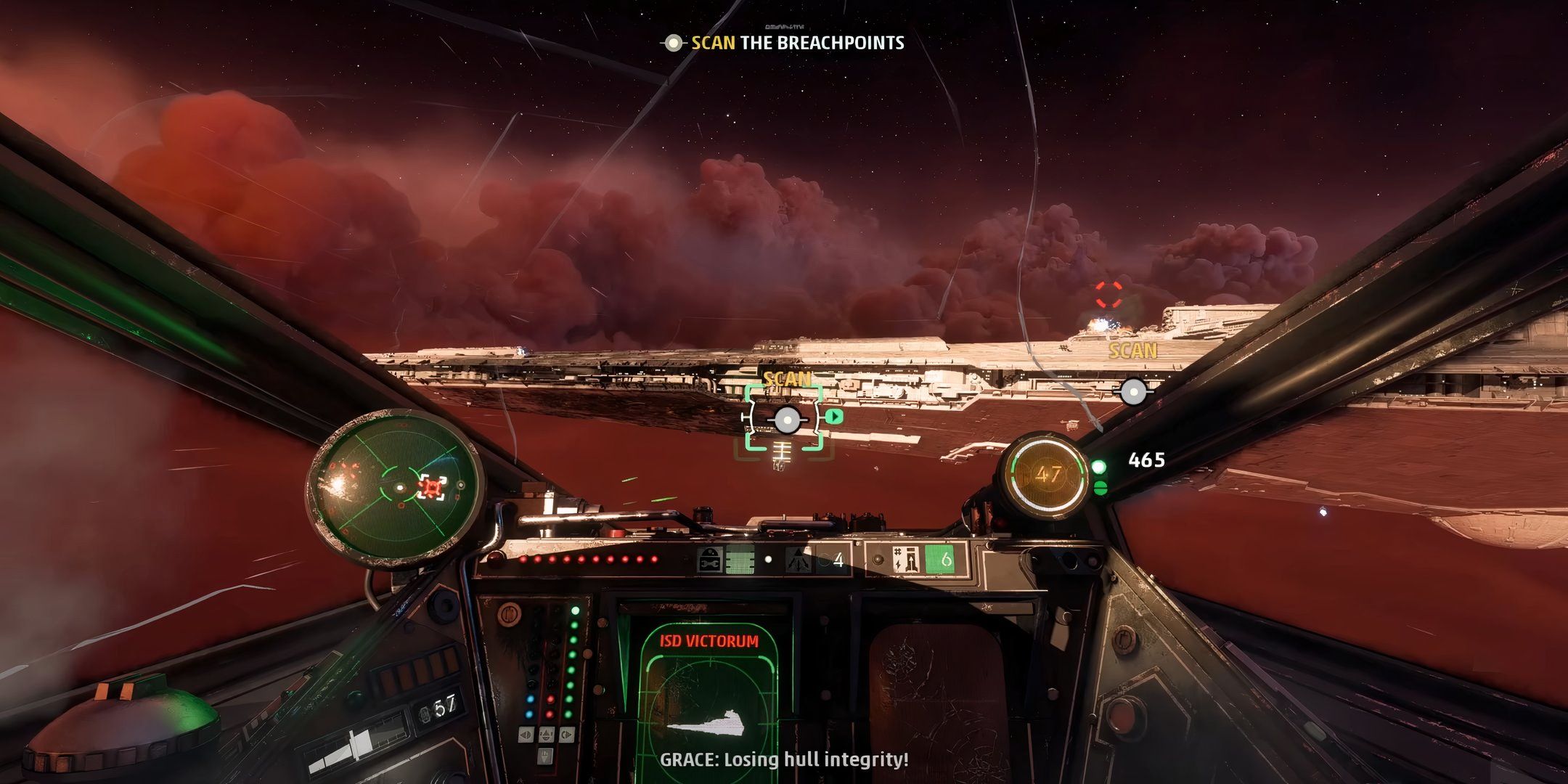Screen dimensions: 1568x784
Task: Activate the rocket and lightning bolt icon
Action: point(907,560)
